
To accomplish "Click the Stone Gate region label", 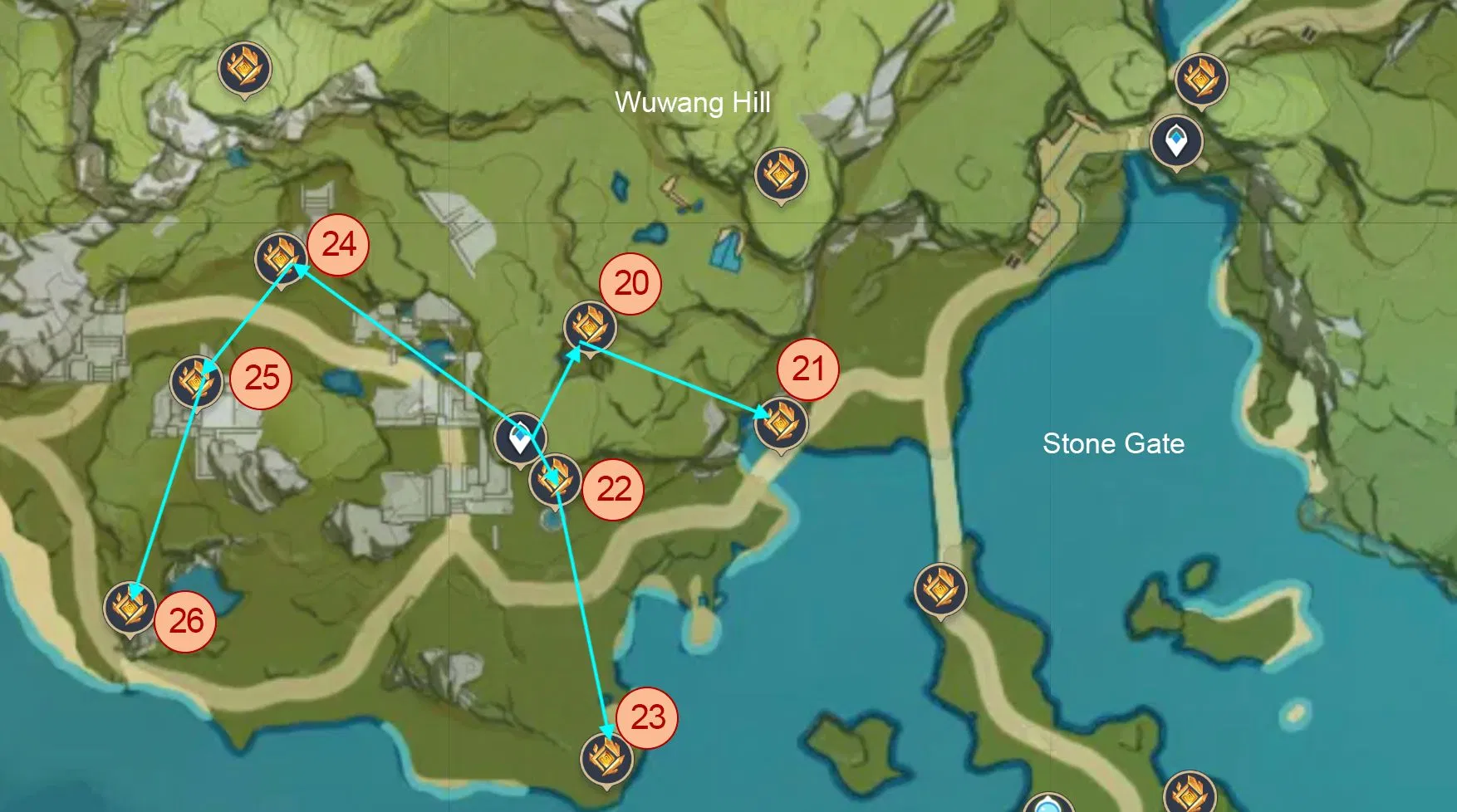I will 1115,443.
